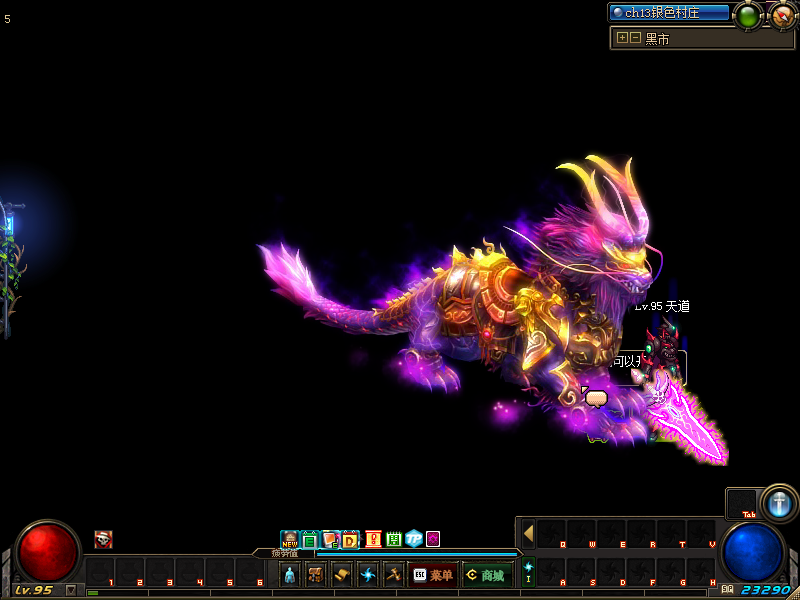Open the yellow D calendar icon

tap(350, 540)
